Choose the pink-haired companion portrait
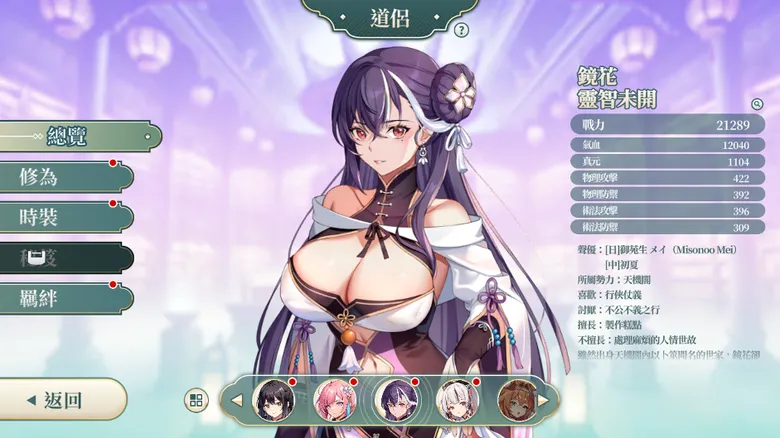This screenshot has height=438, width=780. (335, 400)
